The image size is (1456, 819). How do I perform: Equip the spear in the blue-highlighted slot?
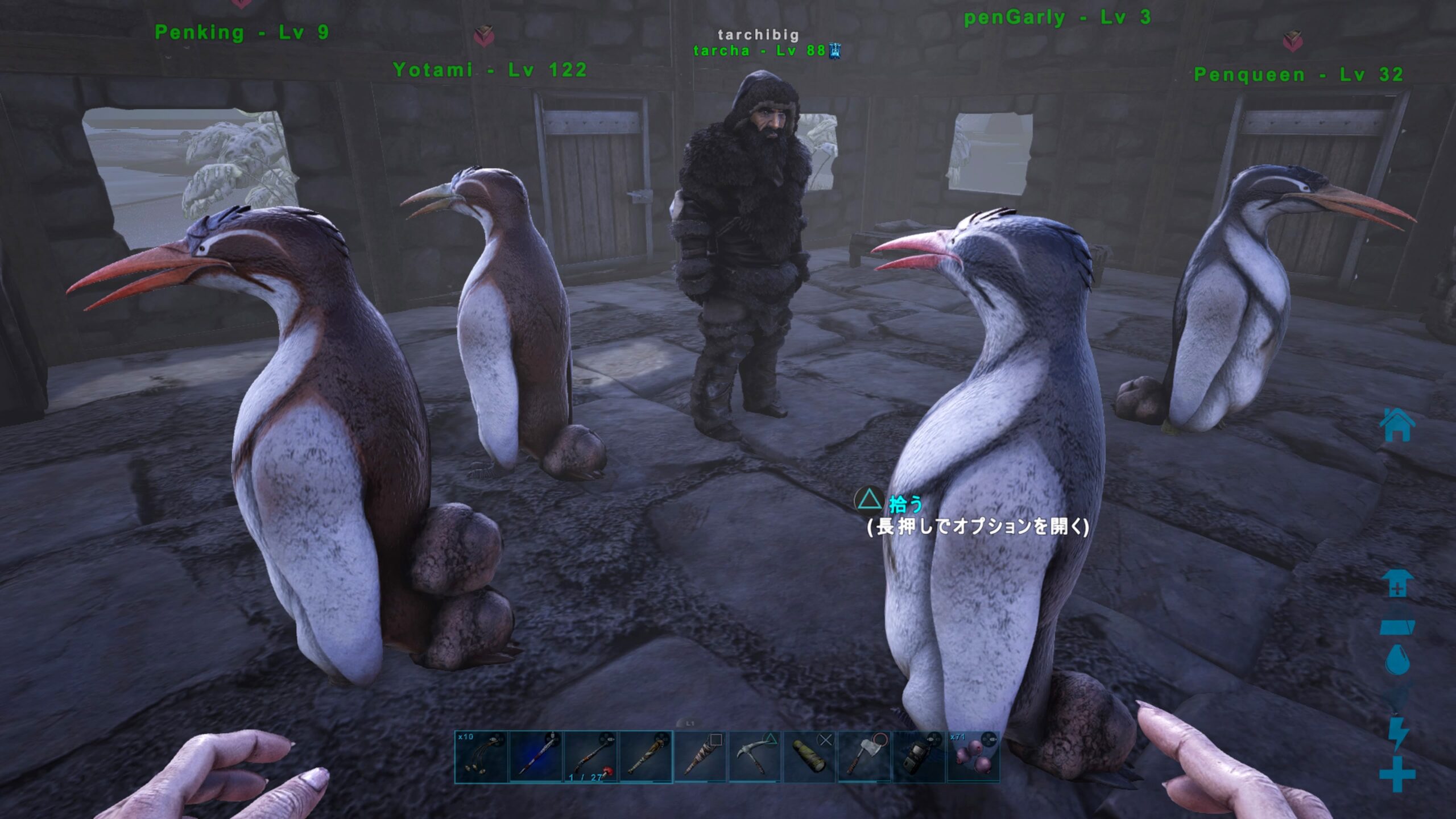[536, 757]
